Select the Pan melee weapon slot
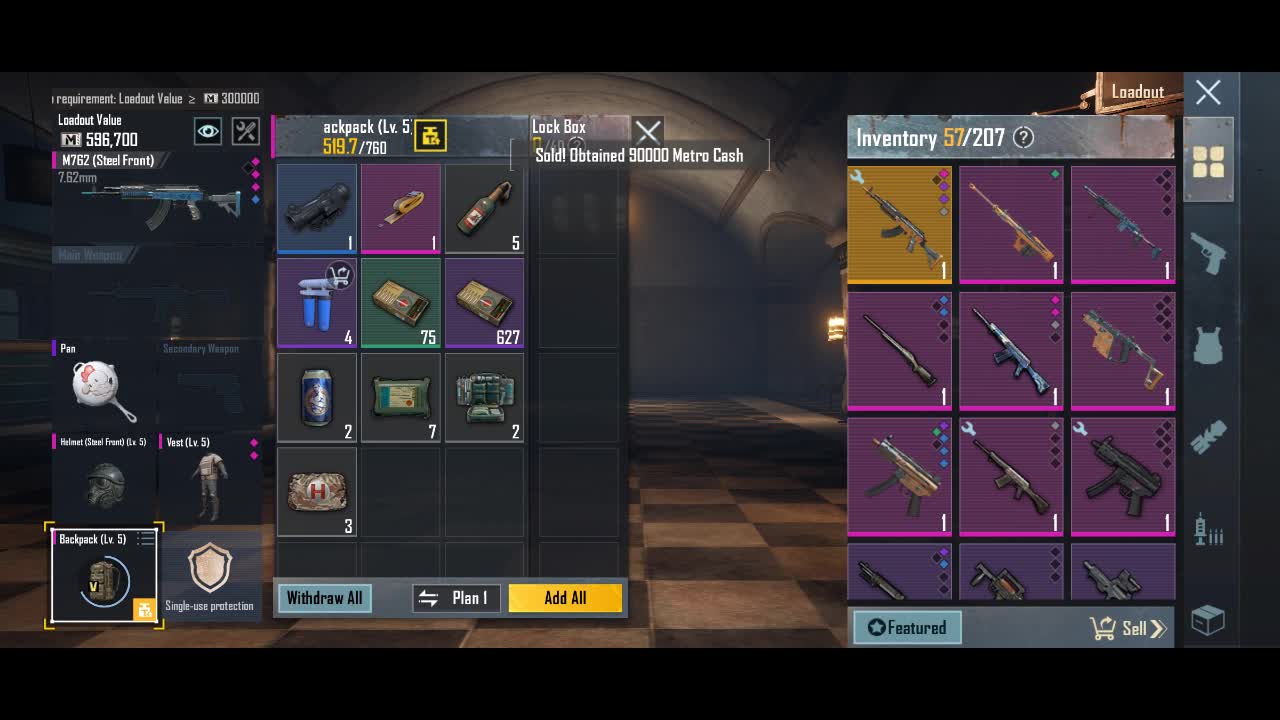 (x=104, y=388)
